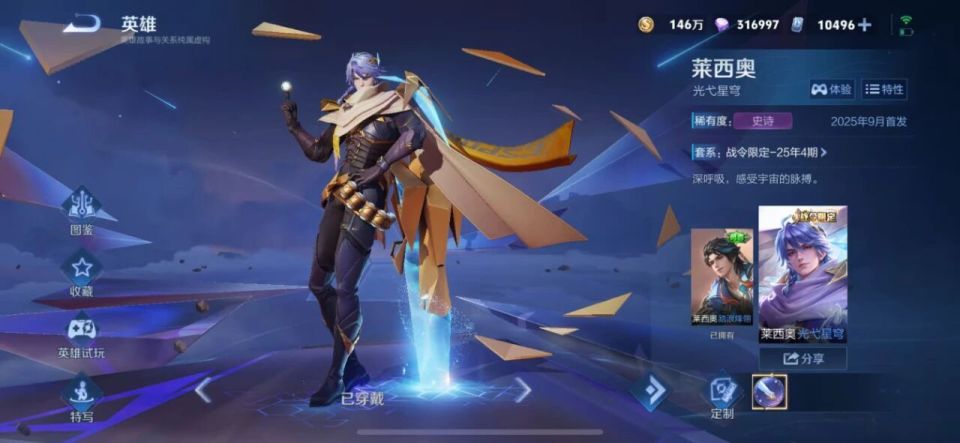Viewport: 960px width, 443px height.
Task: Open the 特性 features list
Action: point(884,90)
